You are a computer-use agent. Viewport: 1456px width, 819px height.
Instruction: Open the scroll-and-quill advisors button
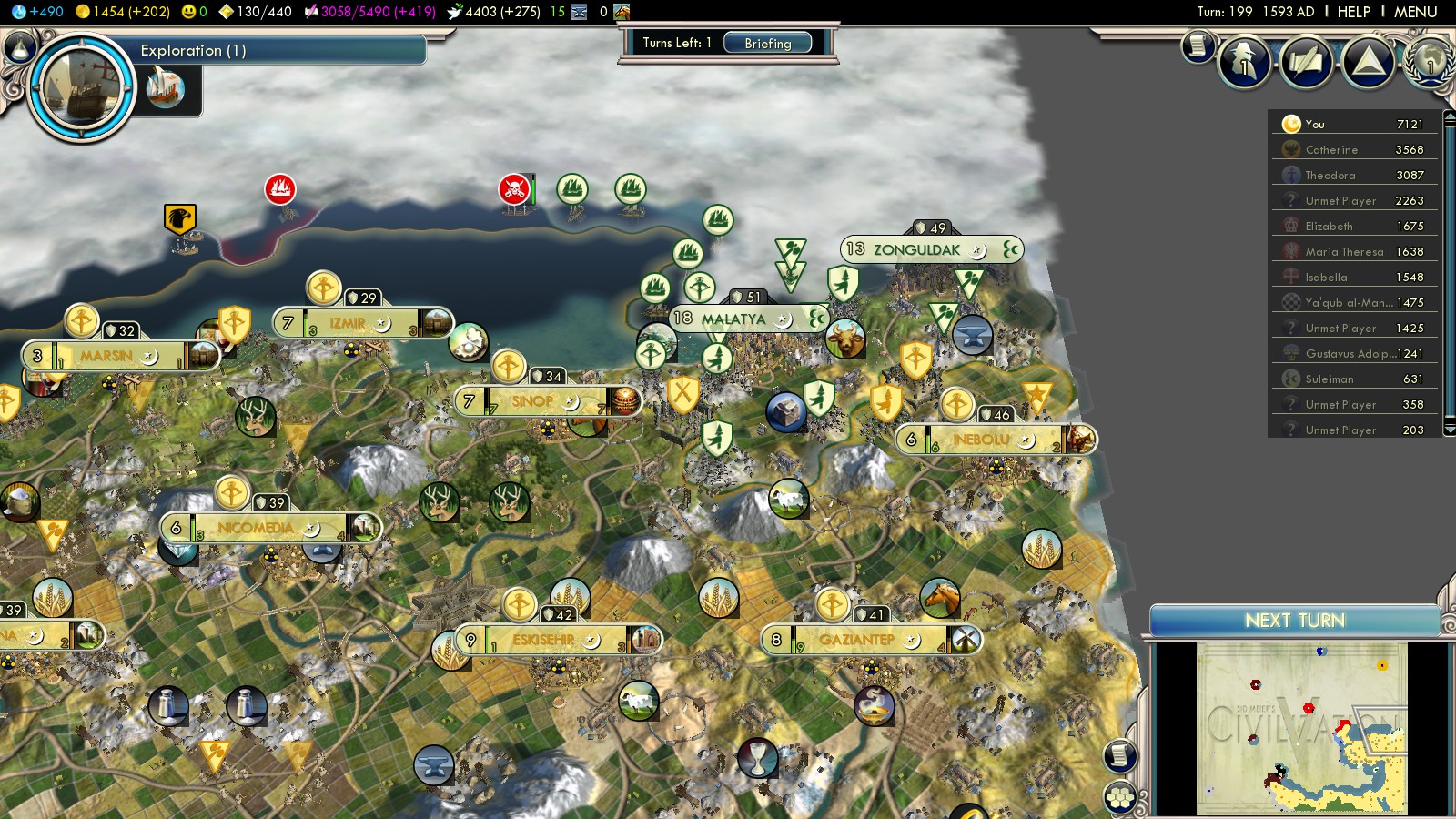pyautogui.click(x=1306, y=62)
